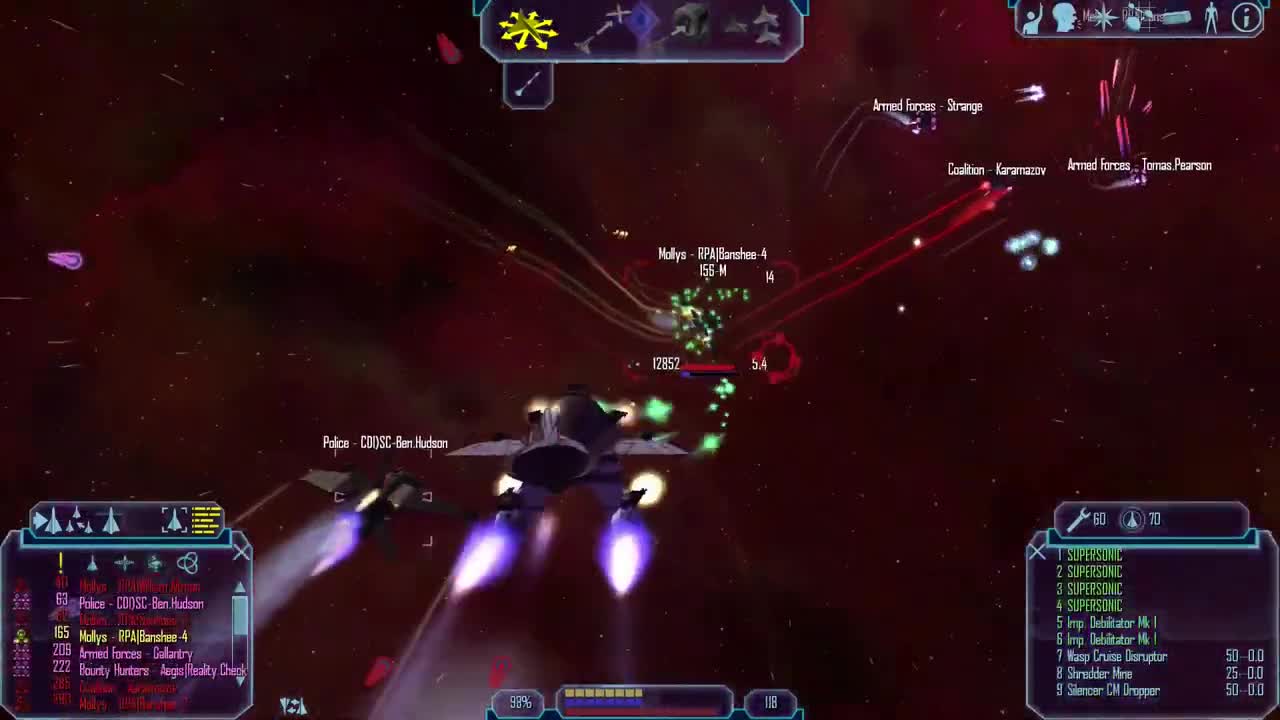Select the Wasp Cruise Disruptor entry

click(1113, 657)
